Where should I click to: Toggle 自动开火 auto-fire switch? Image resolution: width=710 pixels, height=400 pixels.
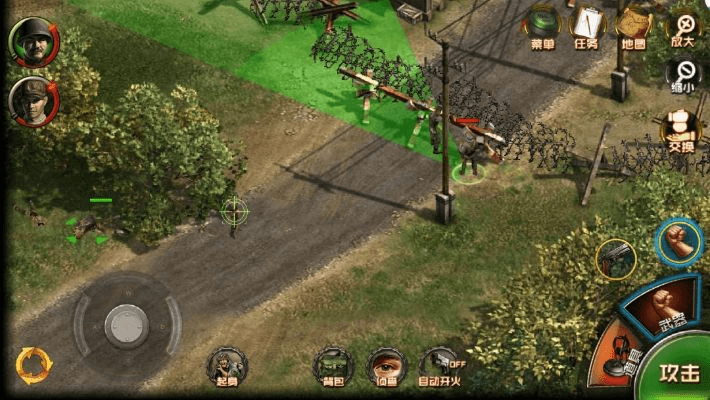pos(440,366)
